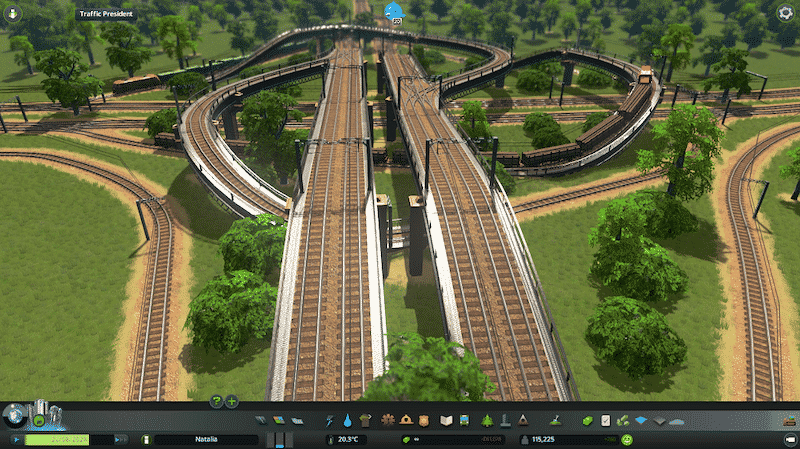Open the city policies panel
This screenshot has width=800, height=449.
[x=605, y=420]
